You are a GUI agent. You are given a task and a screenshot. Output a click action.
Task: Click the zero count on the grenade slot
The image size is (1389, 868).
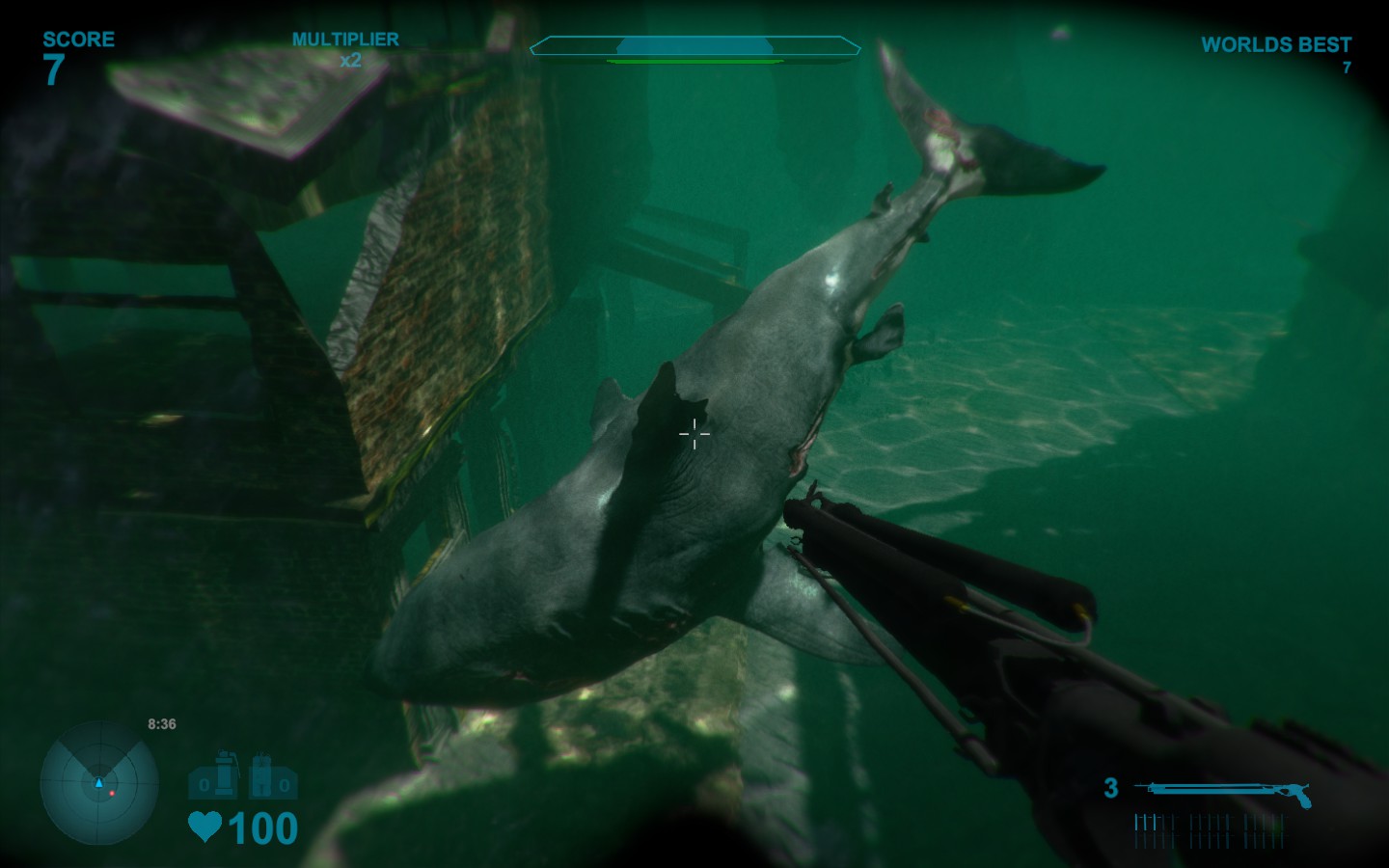[x=206, y=785]
